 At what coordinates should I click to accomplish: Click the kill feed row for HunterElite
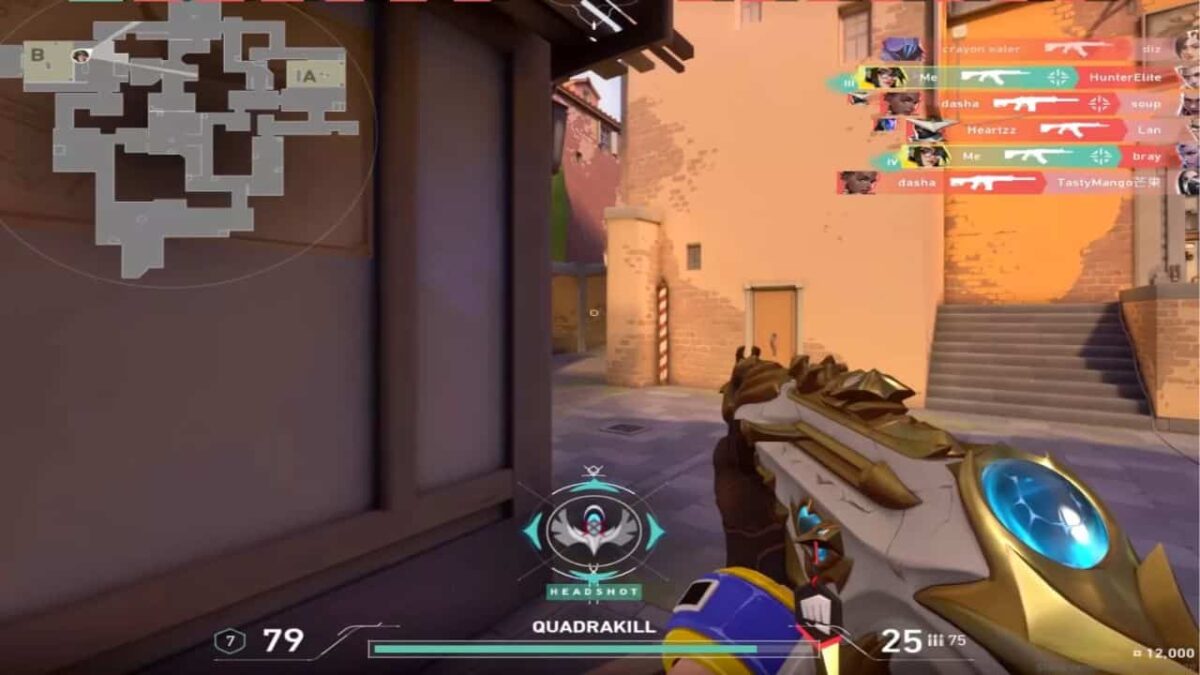1010,77
